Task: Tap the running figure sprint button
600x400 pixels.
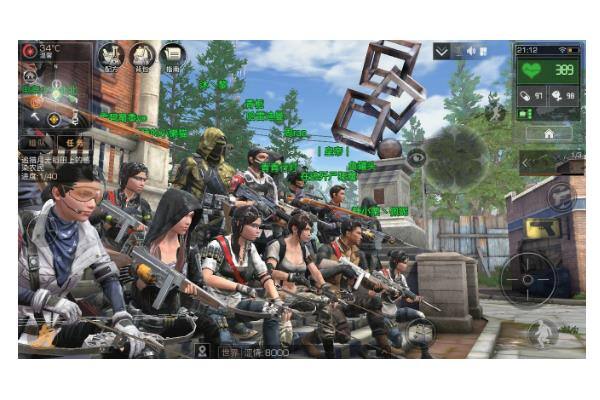Action: pos(542,332)
